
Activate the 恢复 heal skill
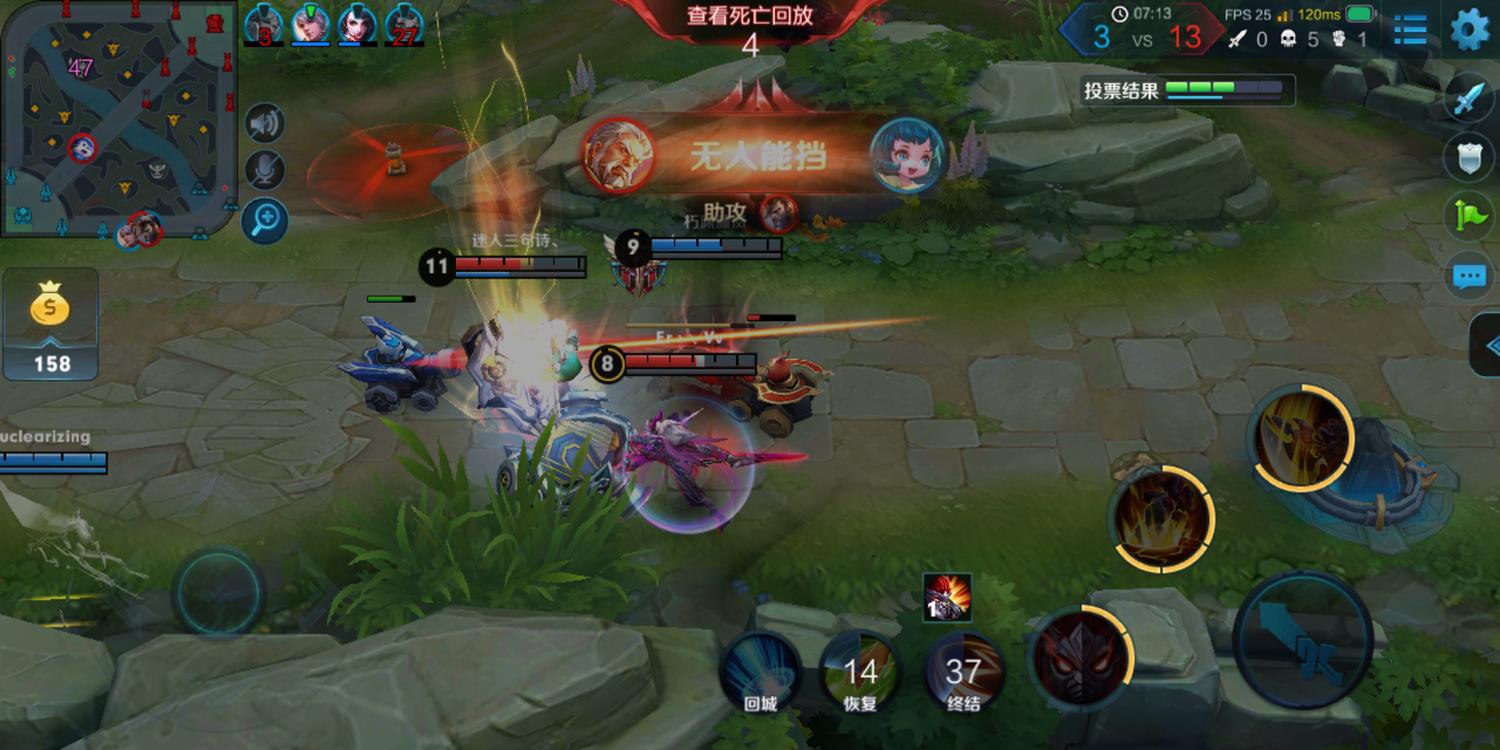click(860, 671)
